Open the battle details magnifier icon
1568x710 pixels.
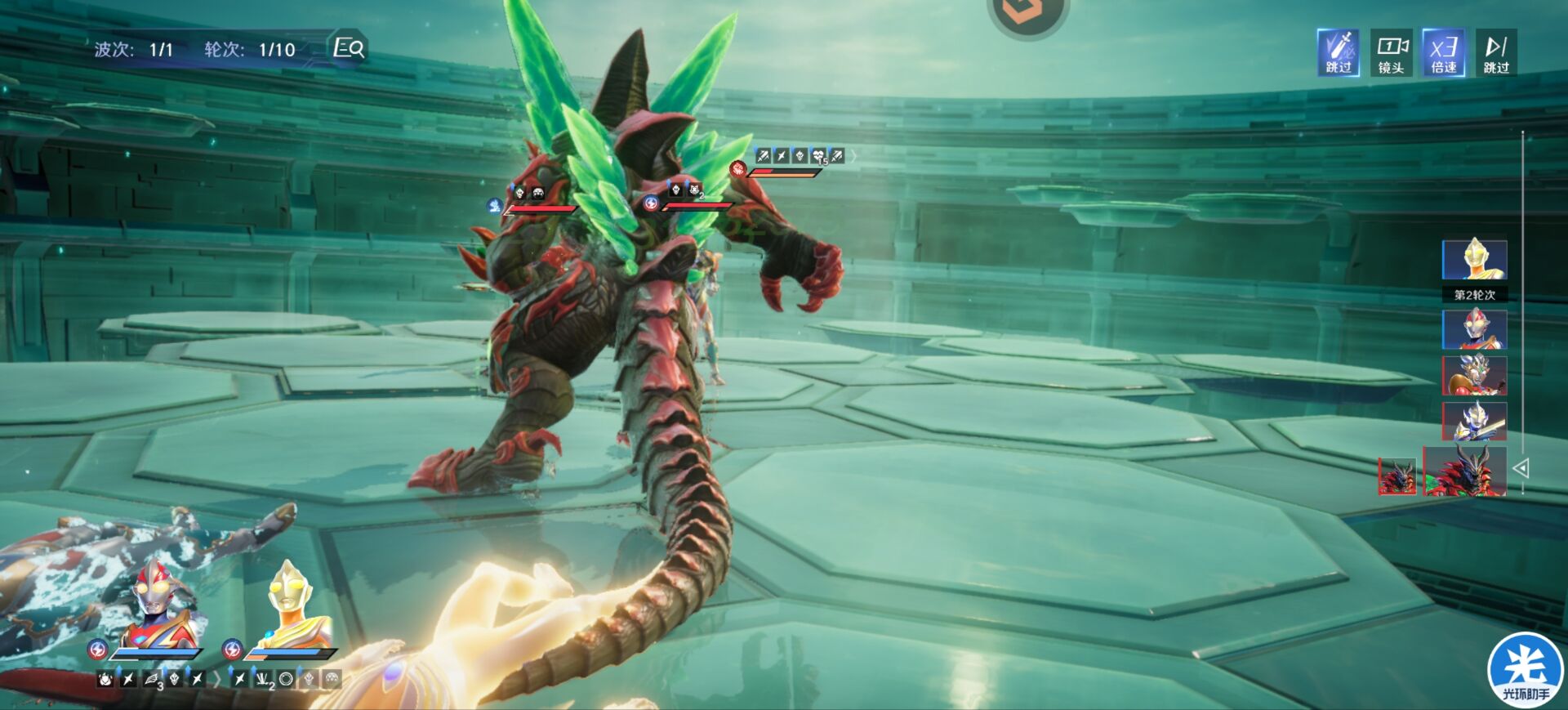(350, 48)
